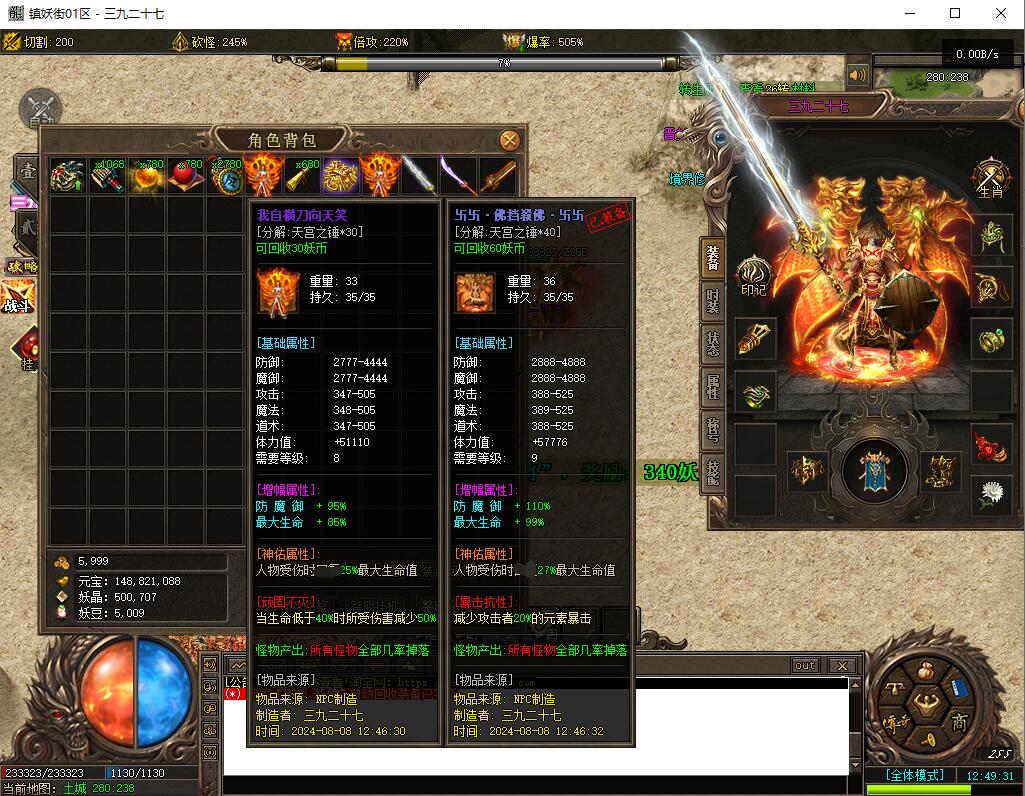Open the 商 shop button
Screen dimensions: 1025x796
coord(957,722)
